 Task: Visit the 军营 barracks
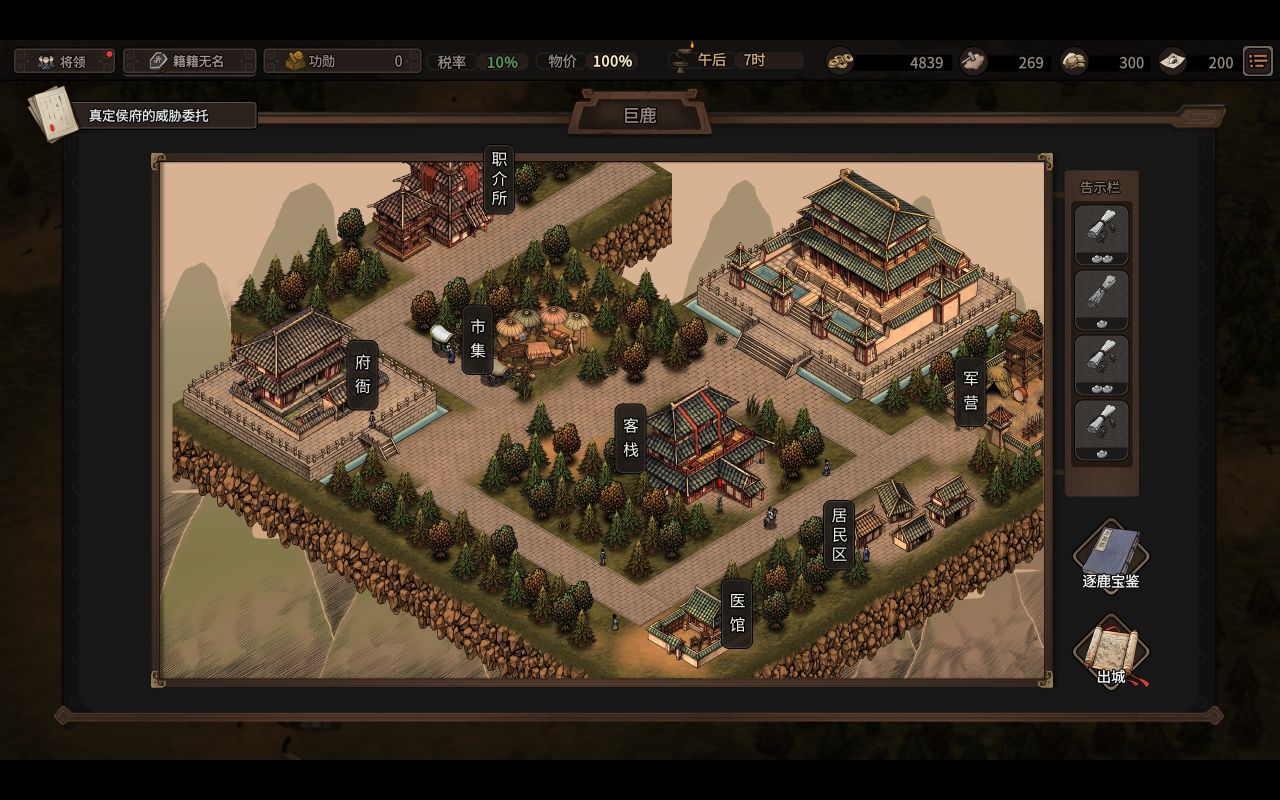pos(970,391)
